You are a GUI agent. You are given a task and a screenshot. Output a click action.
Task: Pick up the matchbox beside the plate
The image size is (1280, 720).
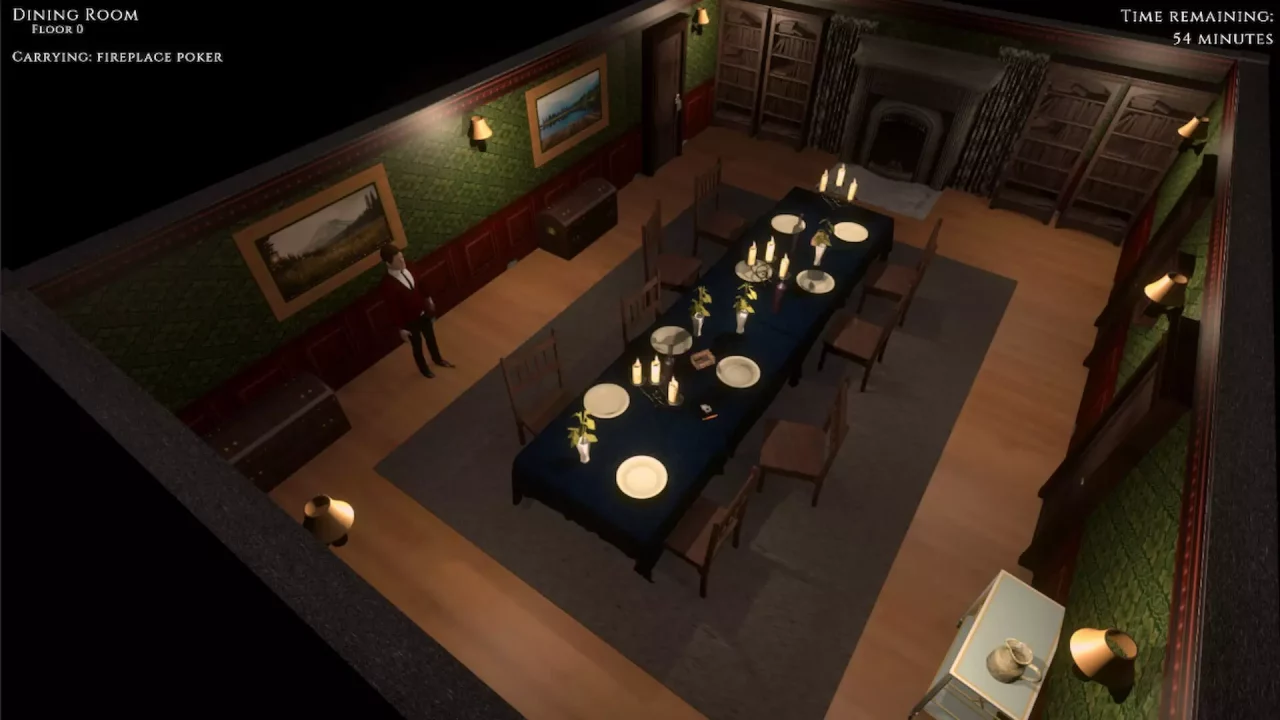[x=703, y=358]
